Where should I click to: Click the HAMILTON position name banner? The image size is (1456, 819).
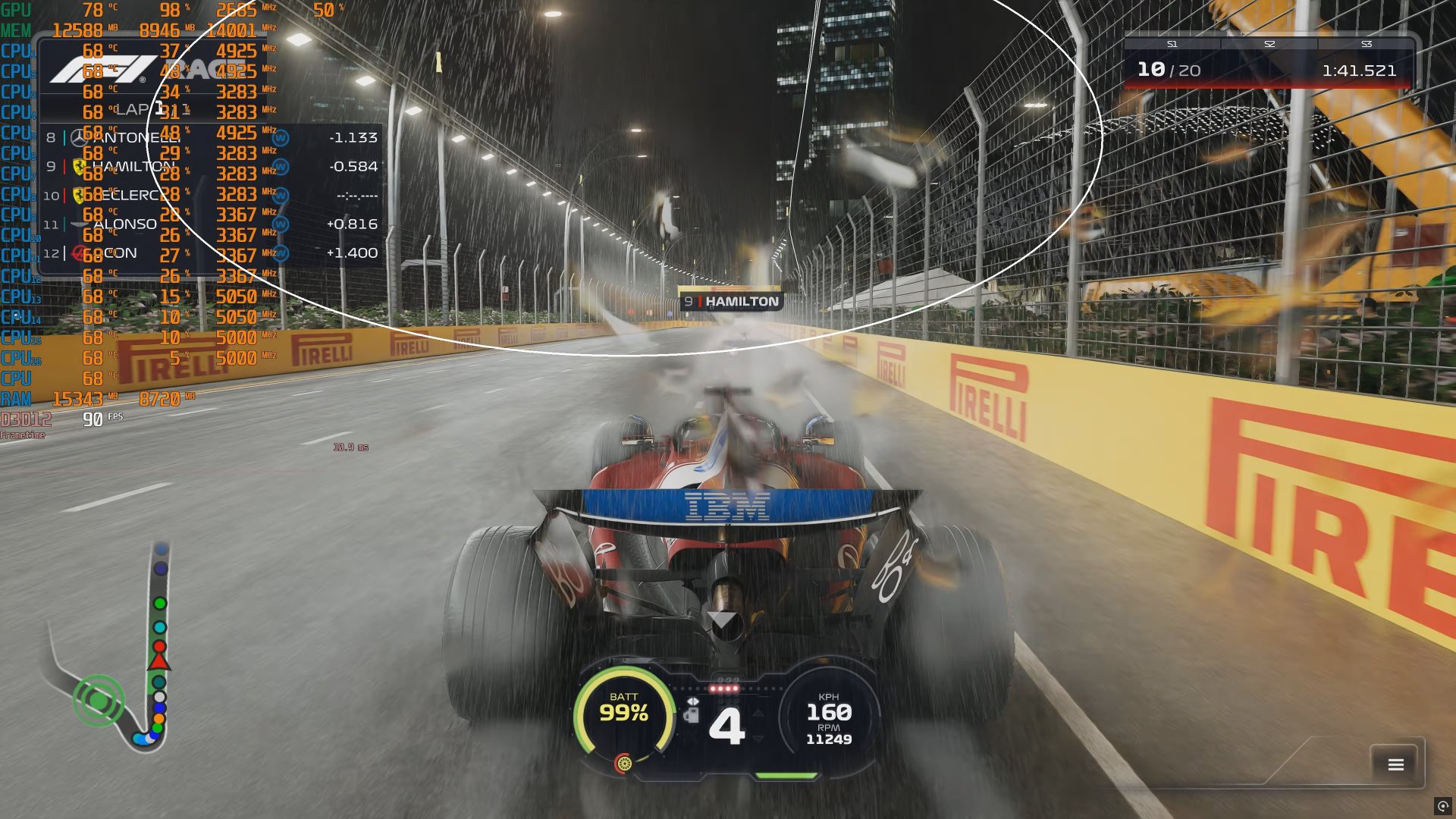[732, 301]
